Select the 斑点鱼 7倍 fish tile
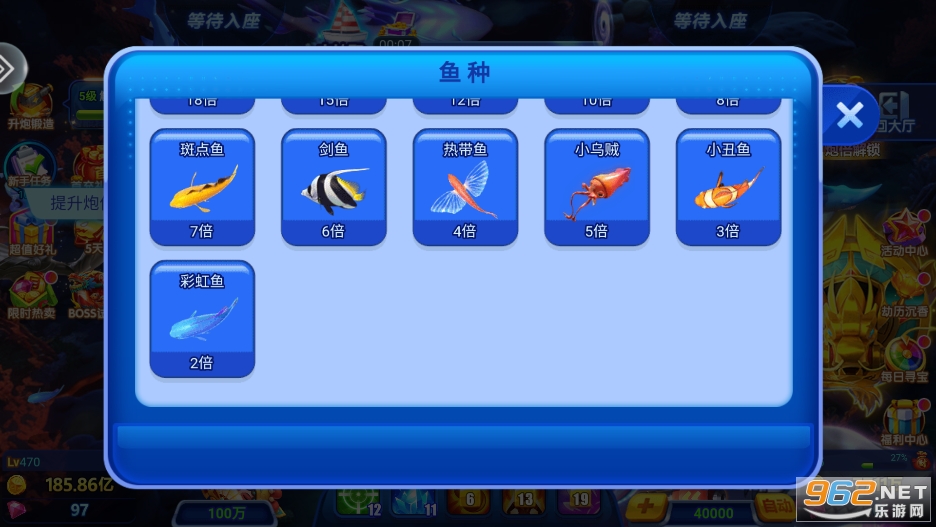936x527 pixels. coord(202,187)
